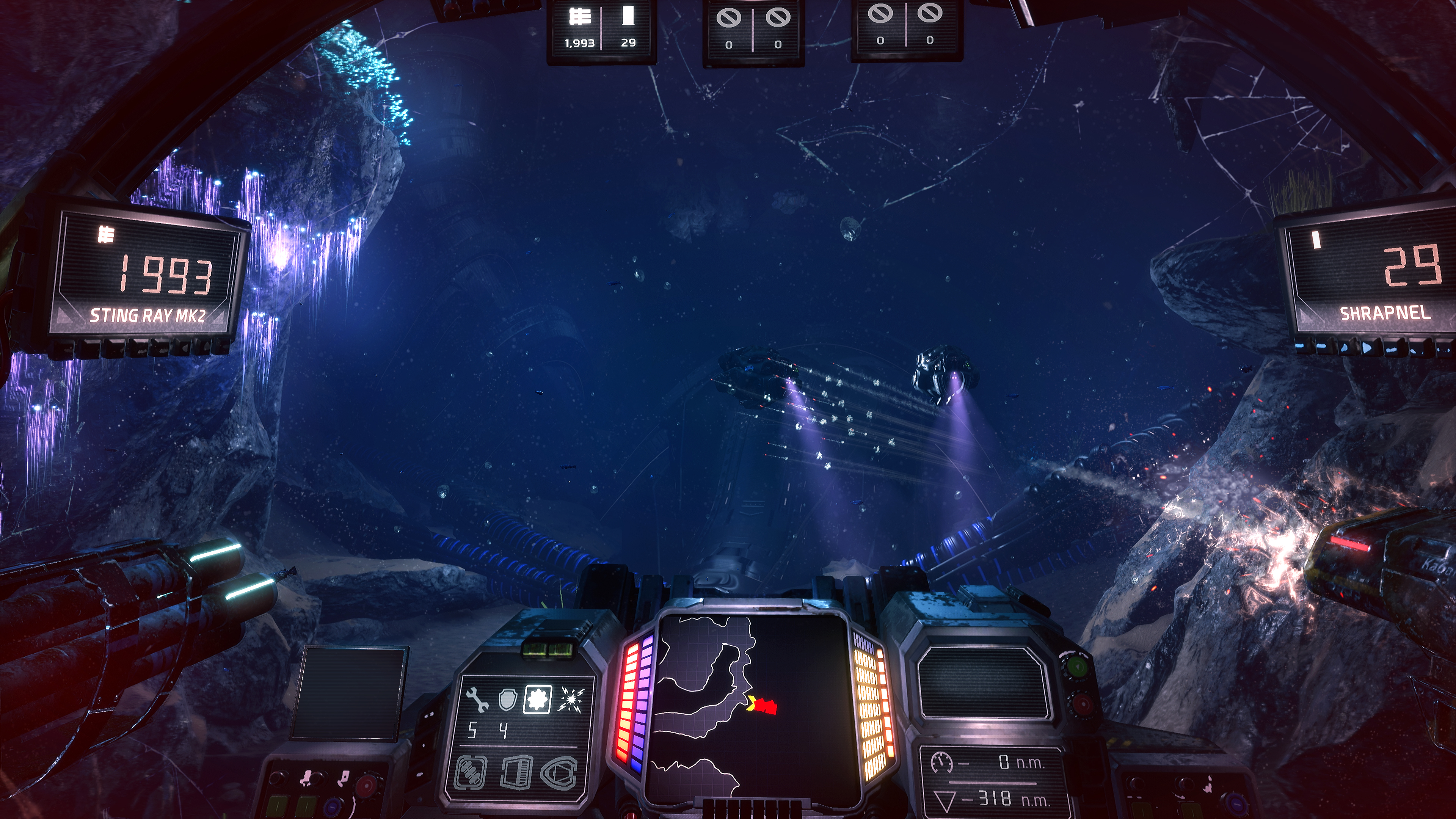Flip the right green rocker switch

tap(306, 805)
